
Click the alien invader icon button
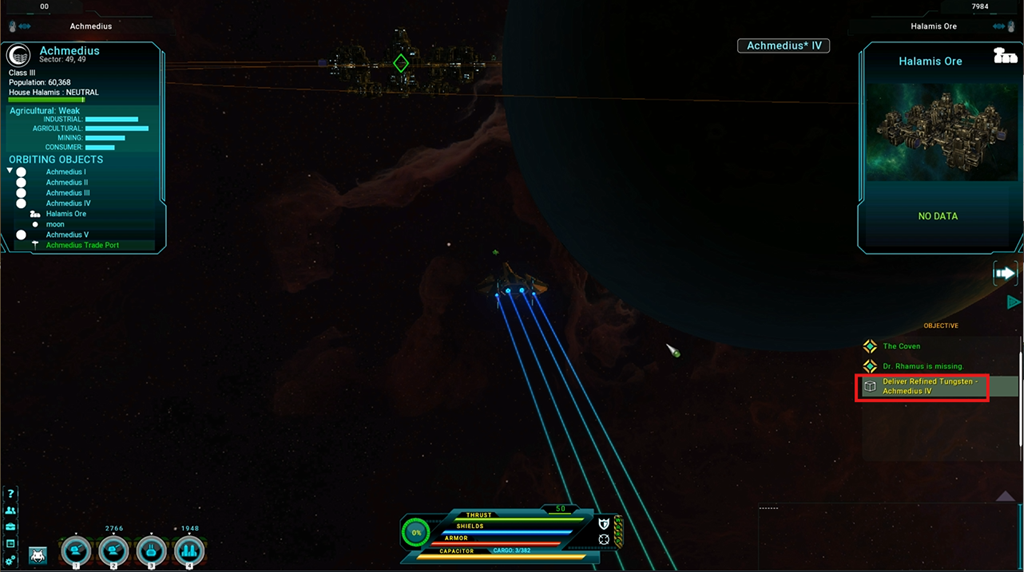tap(38, 554)
